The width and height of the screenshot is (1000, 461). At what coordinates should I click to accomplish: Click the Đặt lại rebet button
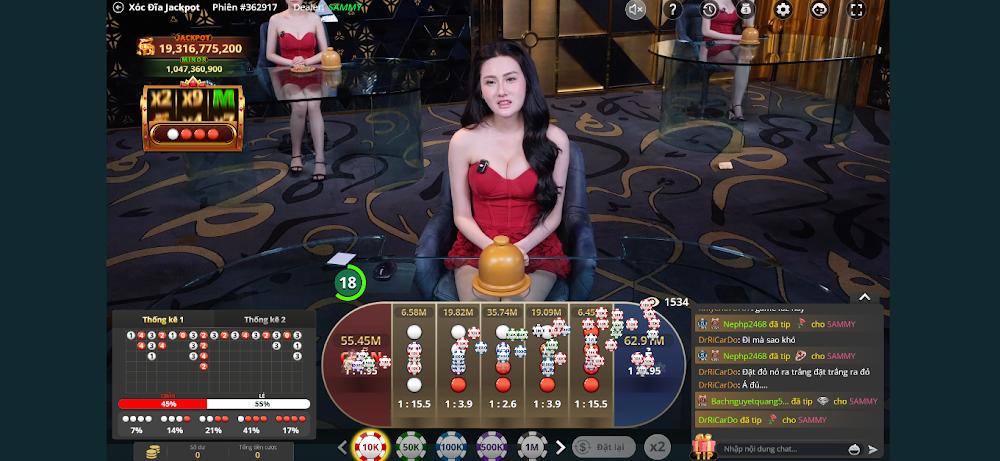603,447
